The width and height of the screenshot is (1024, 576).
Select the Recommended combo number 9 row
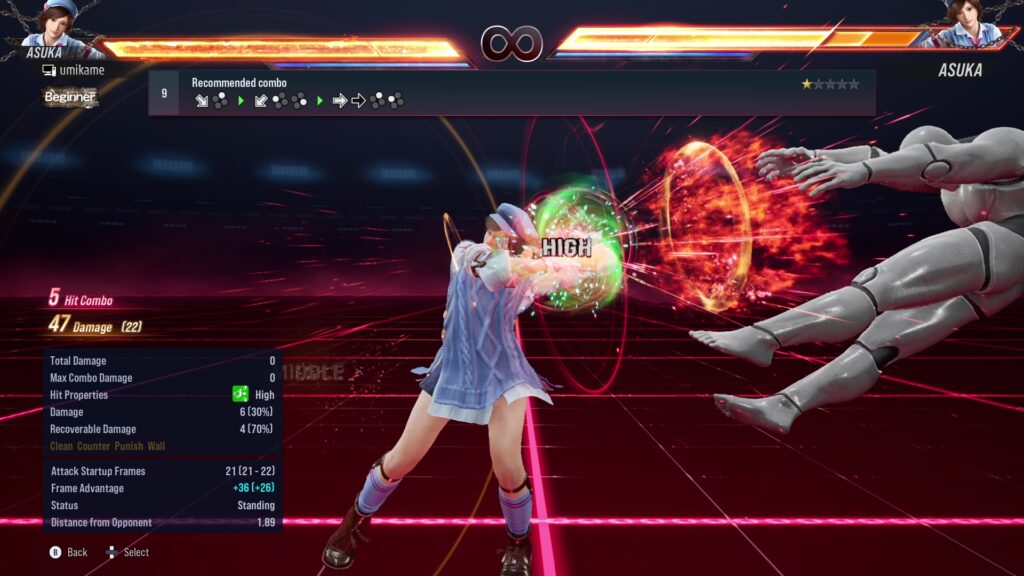point(511,92)
